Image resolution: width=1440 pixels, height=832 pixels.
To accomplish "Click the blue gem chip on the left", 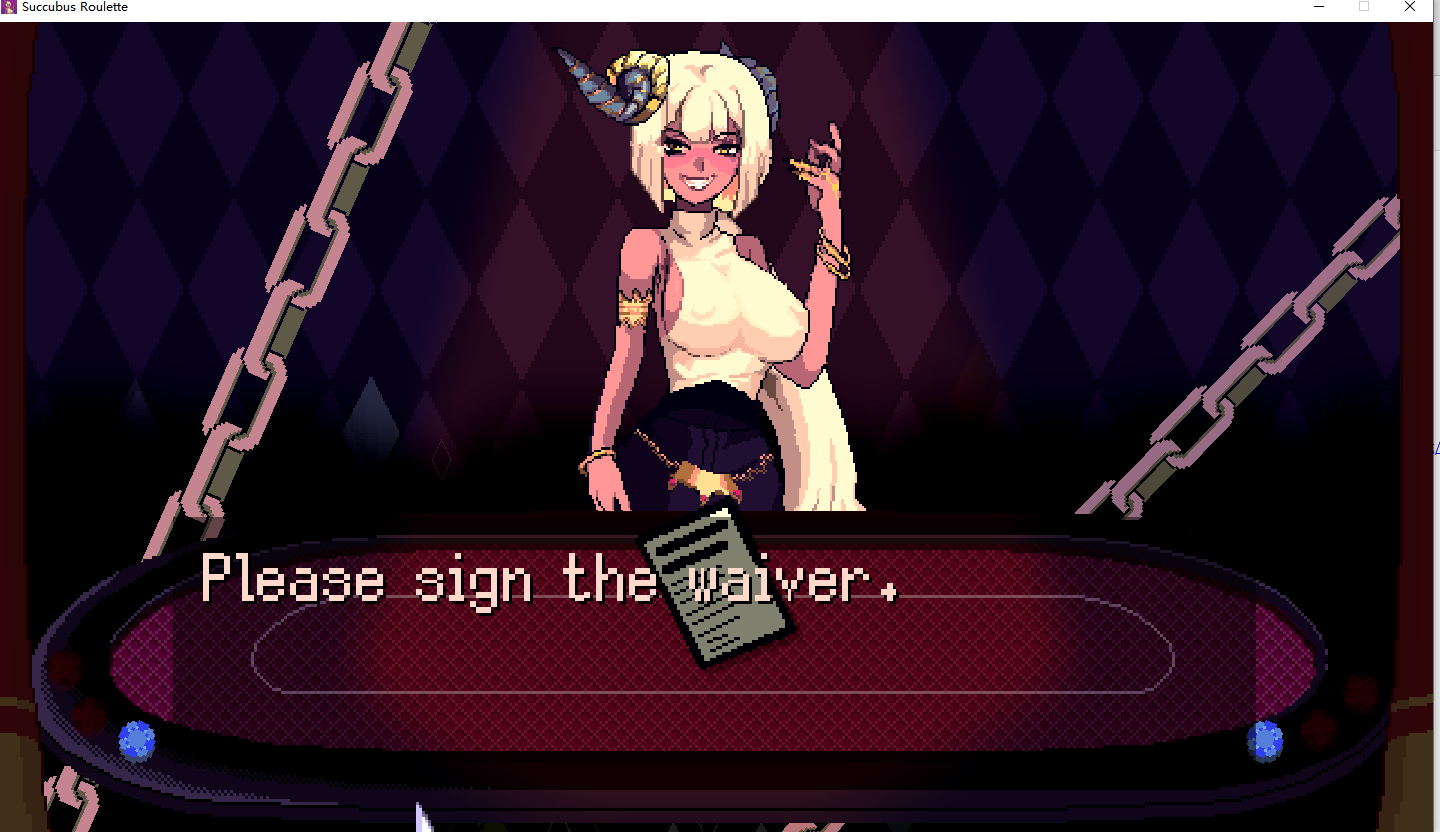I will point(136,740).
